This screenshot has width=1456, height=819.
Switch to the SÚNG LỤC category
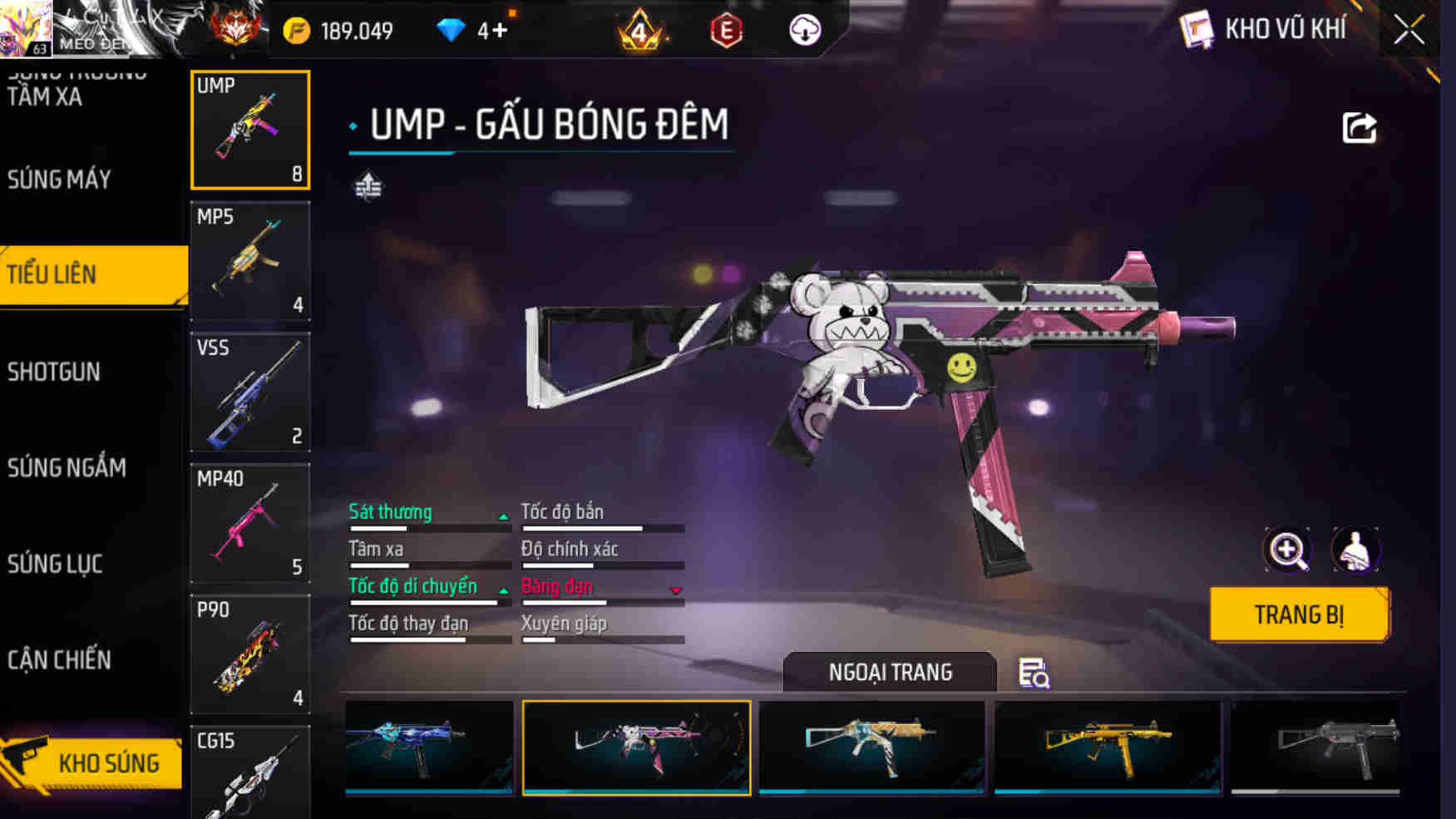click(x=56, y=564)
